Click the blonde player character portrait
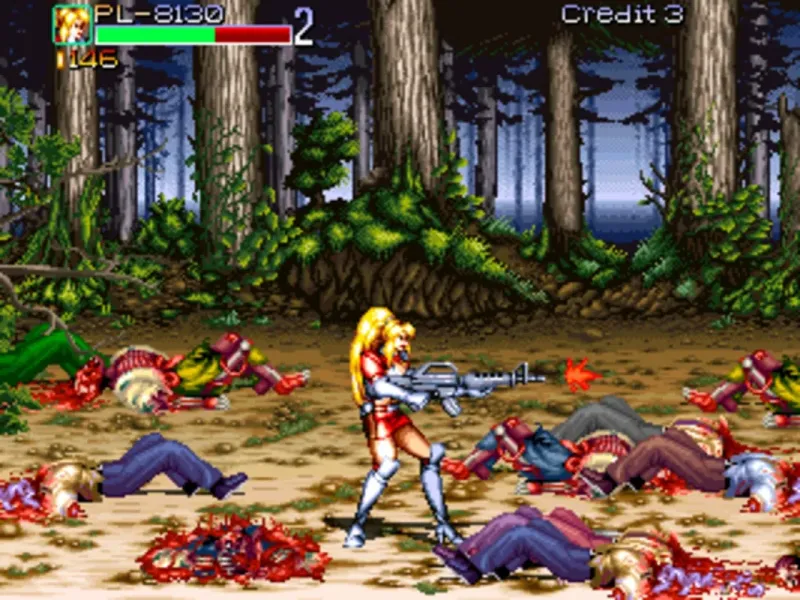800x600 pixels. [72, 25]
